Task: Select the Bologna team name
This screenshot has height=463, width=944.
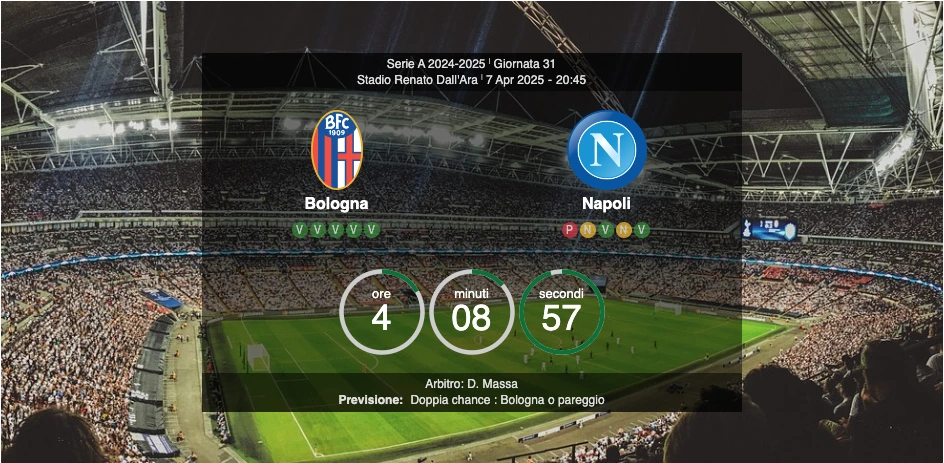Action: tap(336, 203)
